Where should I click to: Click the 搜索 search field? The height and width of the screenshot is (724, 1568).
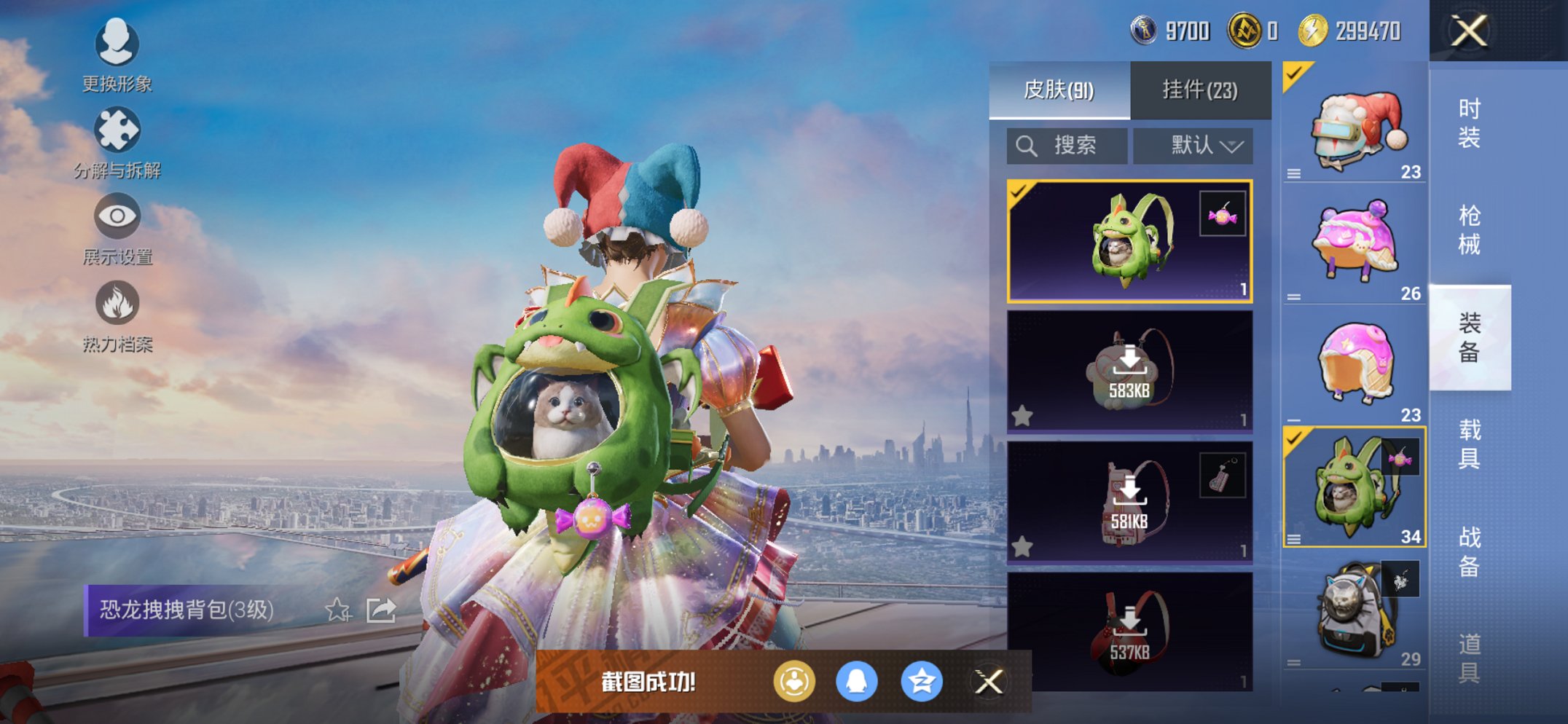tap(1067, 146)
